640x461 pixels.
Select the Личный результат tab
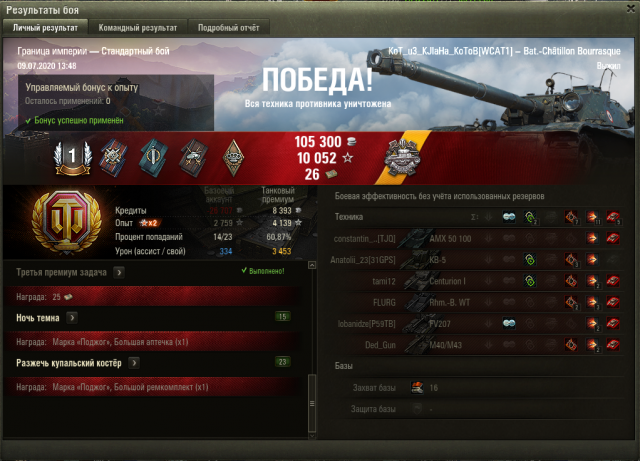[x=45, y=28]
